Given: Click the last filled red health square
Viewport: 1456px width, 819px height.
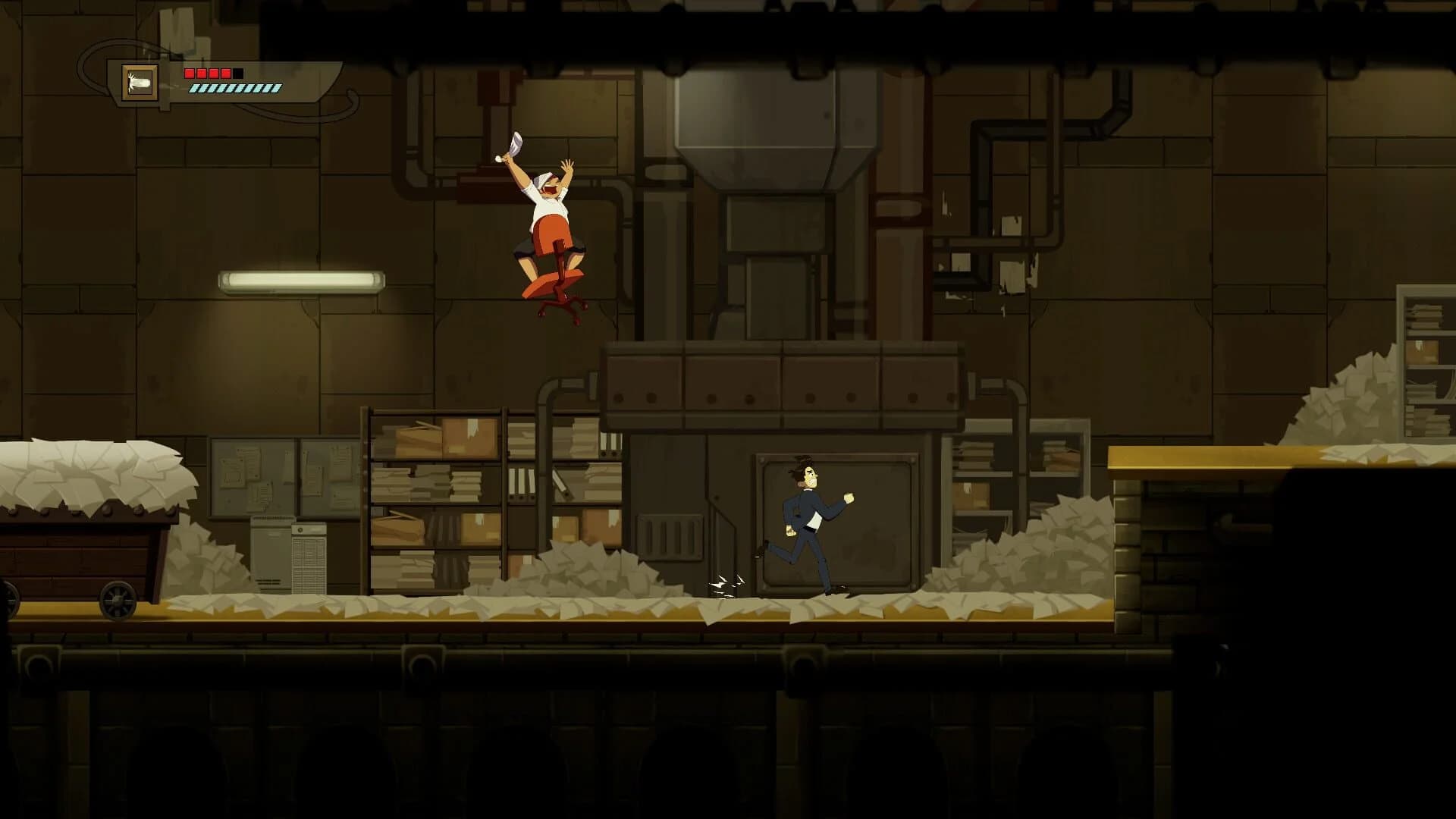Looking at the screenshot, I should coord(225,74).
